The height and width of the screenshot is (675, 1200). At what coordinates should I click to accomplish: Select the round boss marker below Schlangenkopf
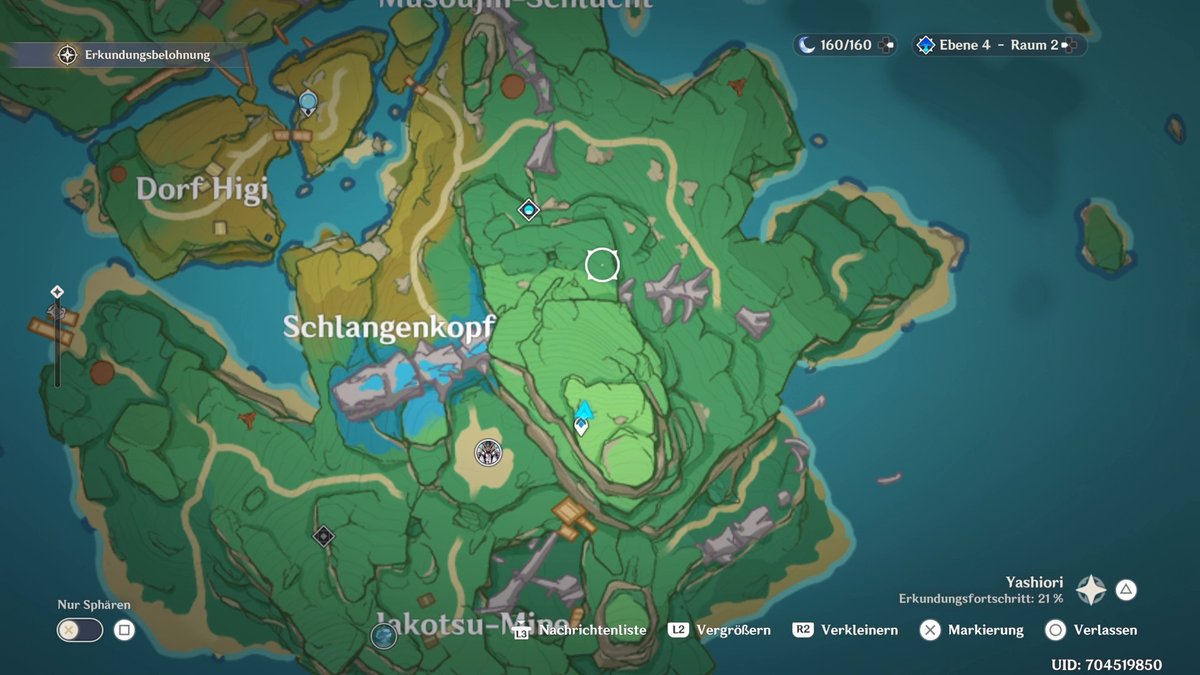point(488,453)
